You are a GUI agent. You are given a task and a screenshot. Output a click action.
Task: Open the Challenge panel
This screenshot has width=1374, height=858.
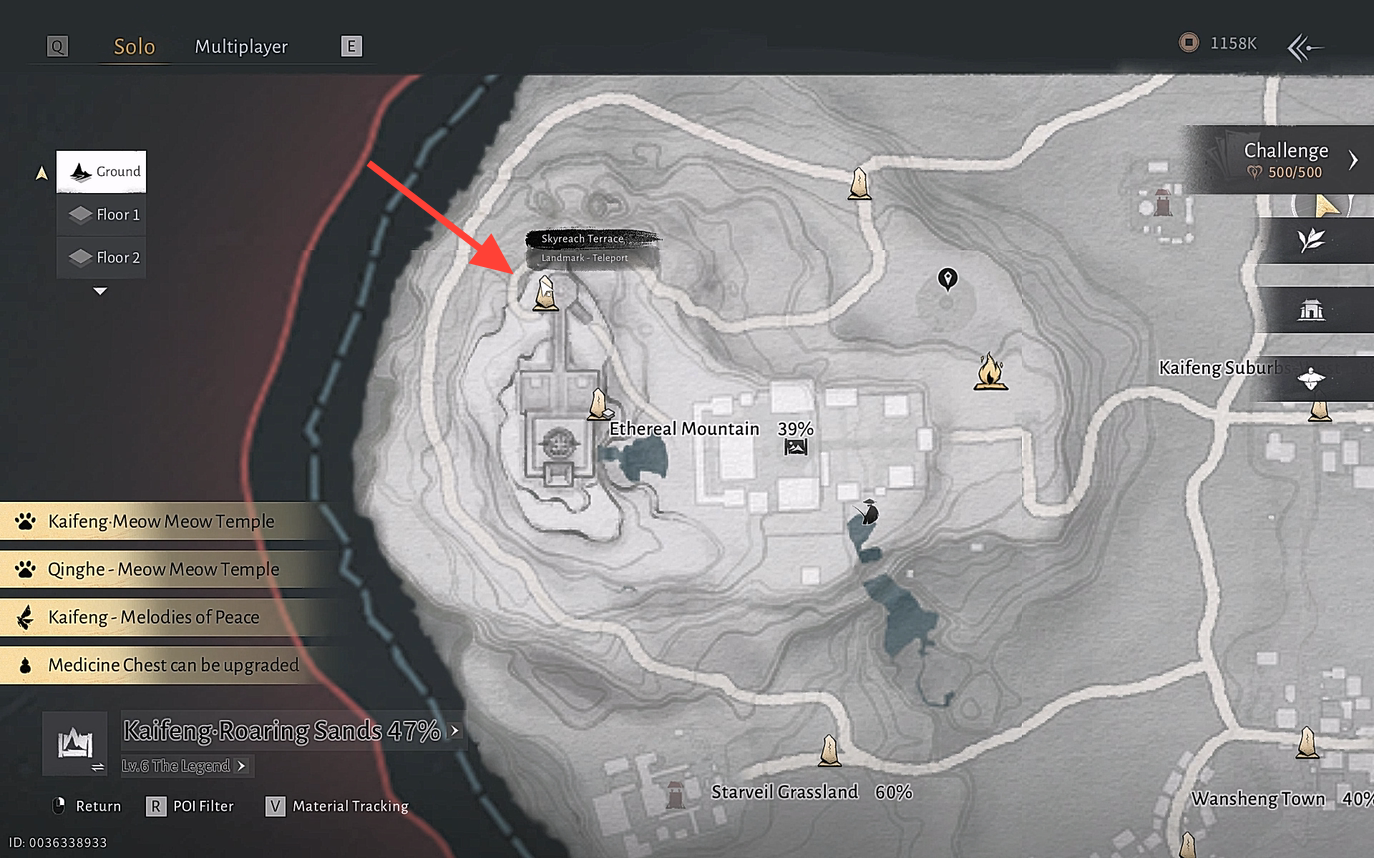[1290, 159]
